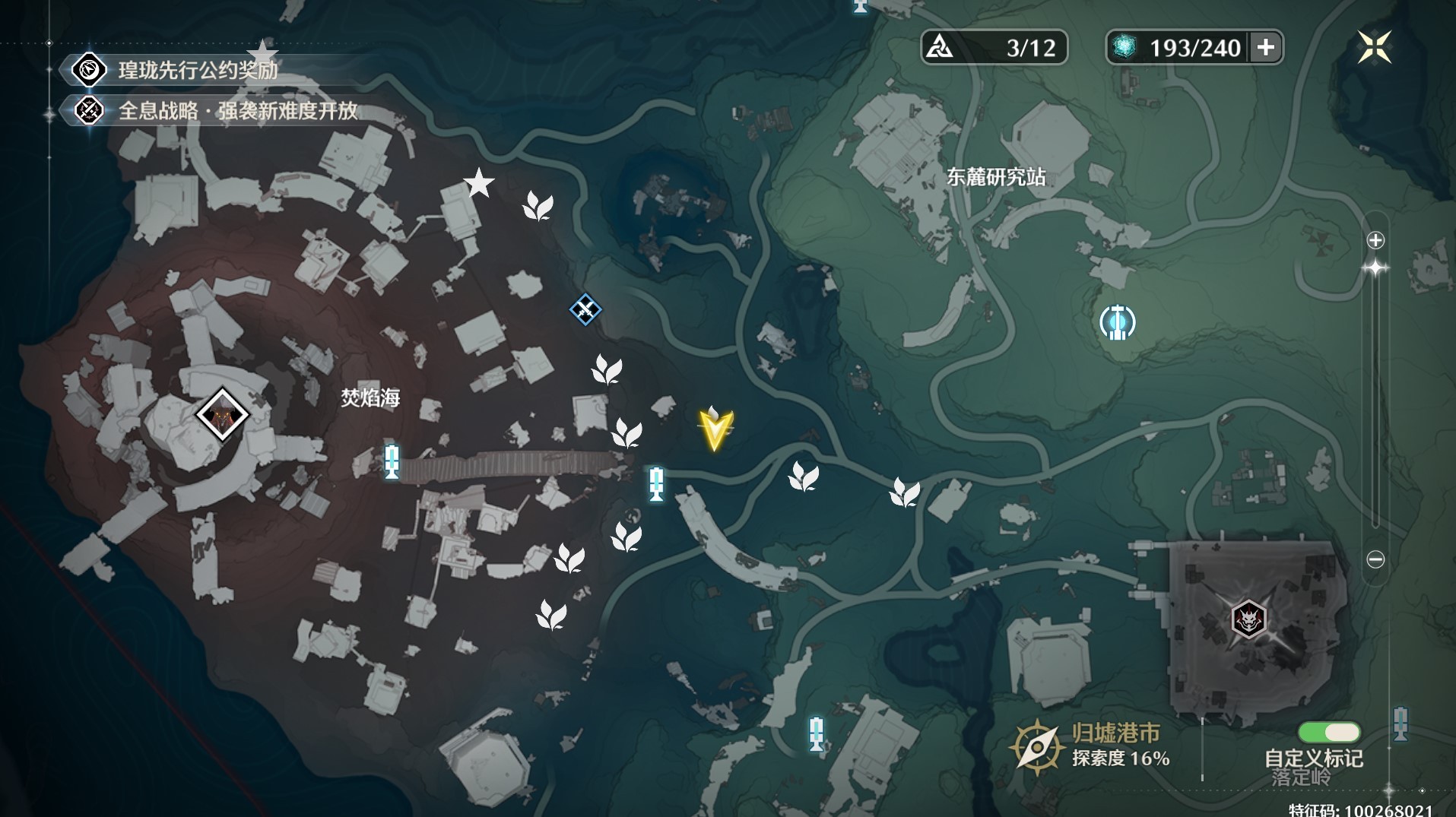Viewport: 1456px width, 817px height.
Task: Add more crystals with the plus button
Action: (x=1266, y=47)
